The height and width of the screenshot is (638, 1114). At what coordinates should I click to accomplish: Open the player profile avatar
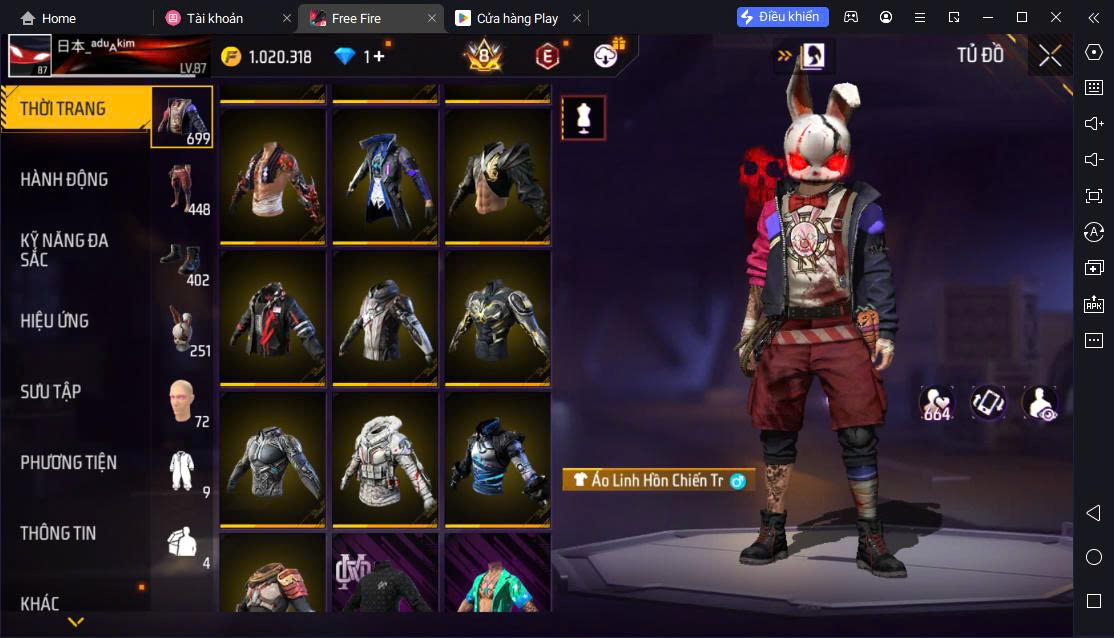click(30, 56)
